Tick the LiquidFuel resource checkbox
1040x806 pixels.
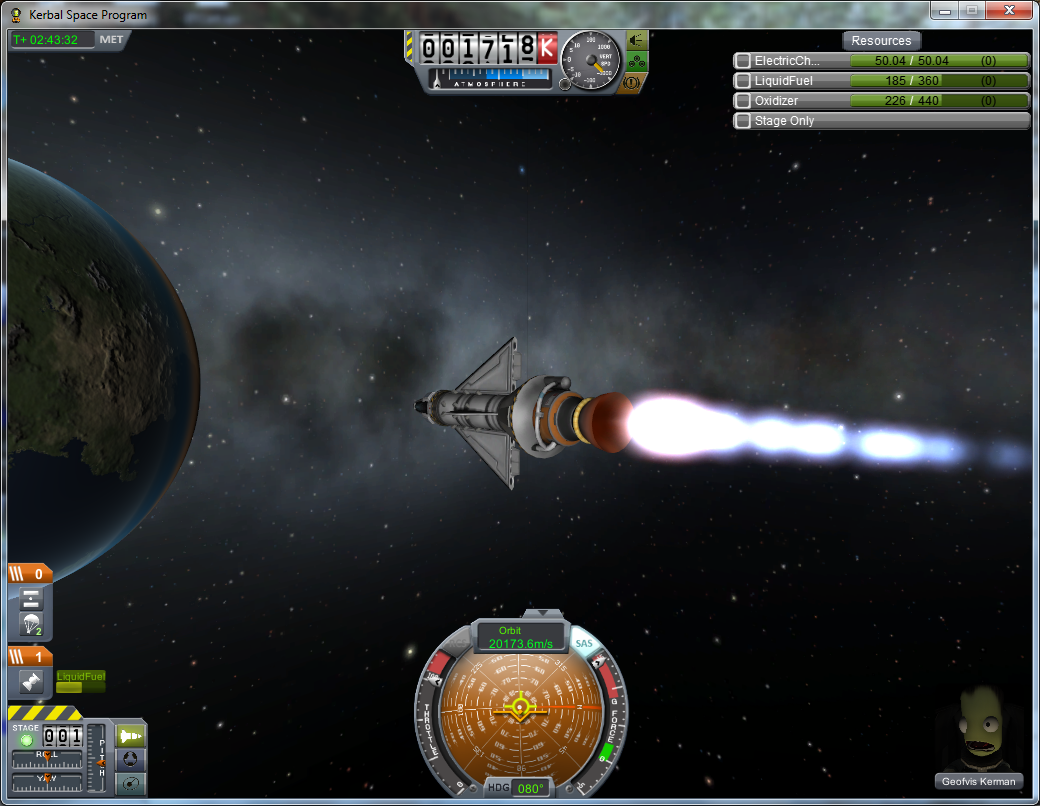point(743,81)
